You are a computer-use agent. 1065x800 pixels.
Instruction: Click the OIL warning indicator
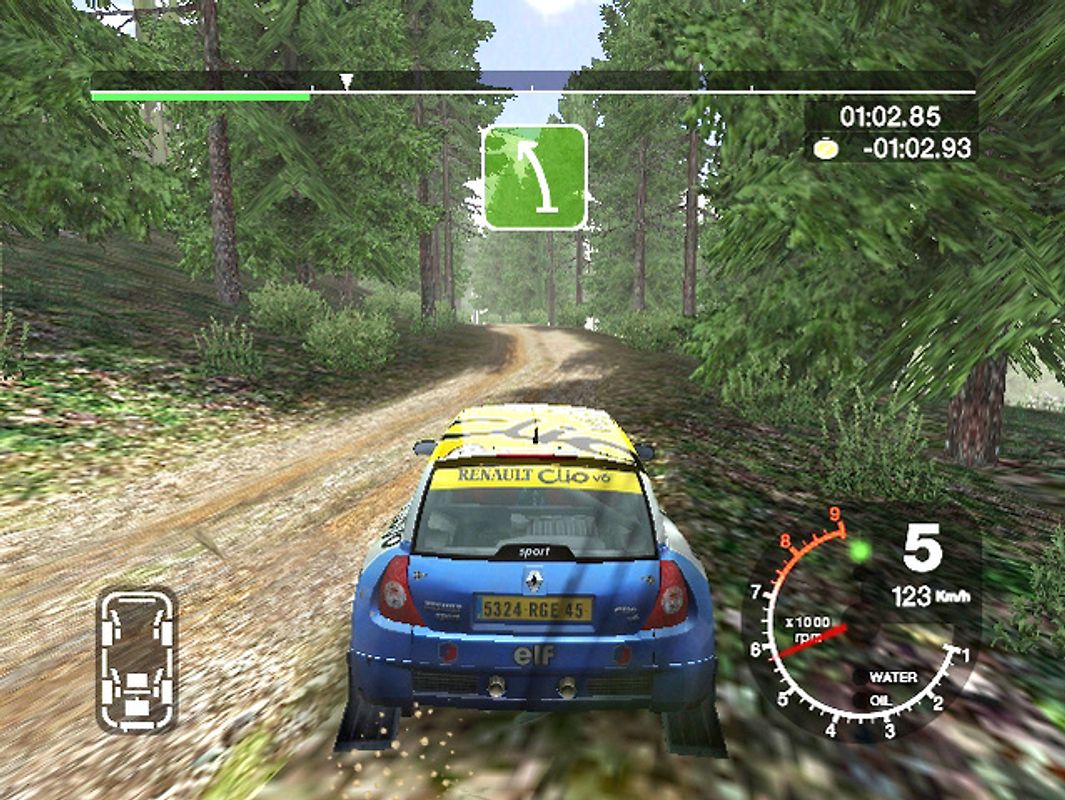(880, 700)
